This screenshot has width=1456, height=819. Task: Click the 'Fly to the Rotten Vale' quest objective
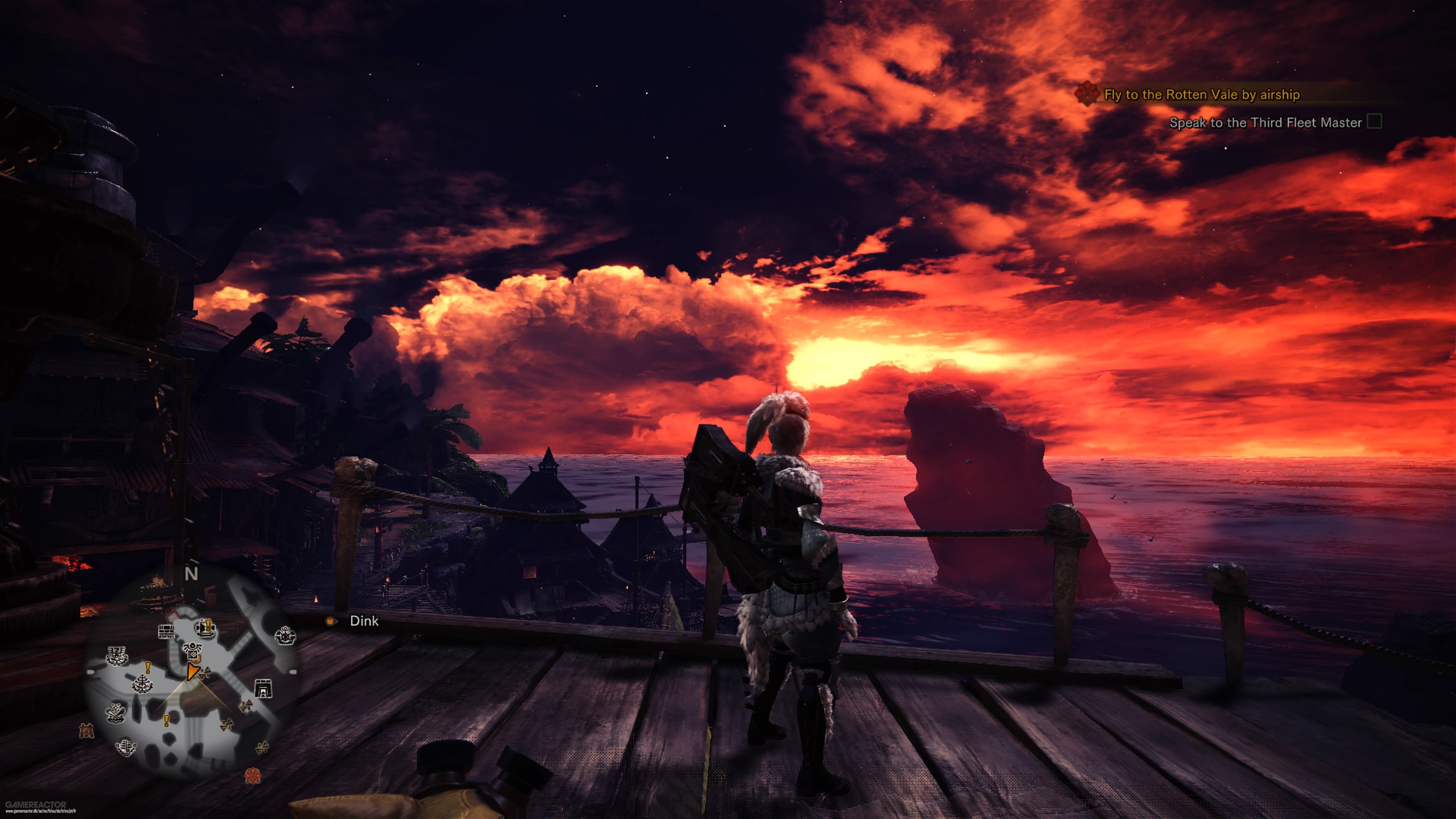click(x=1201, y=94)
